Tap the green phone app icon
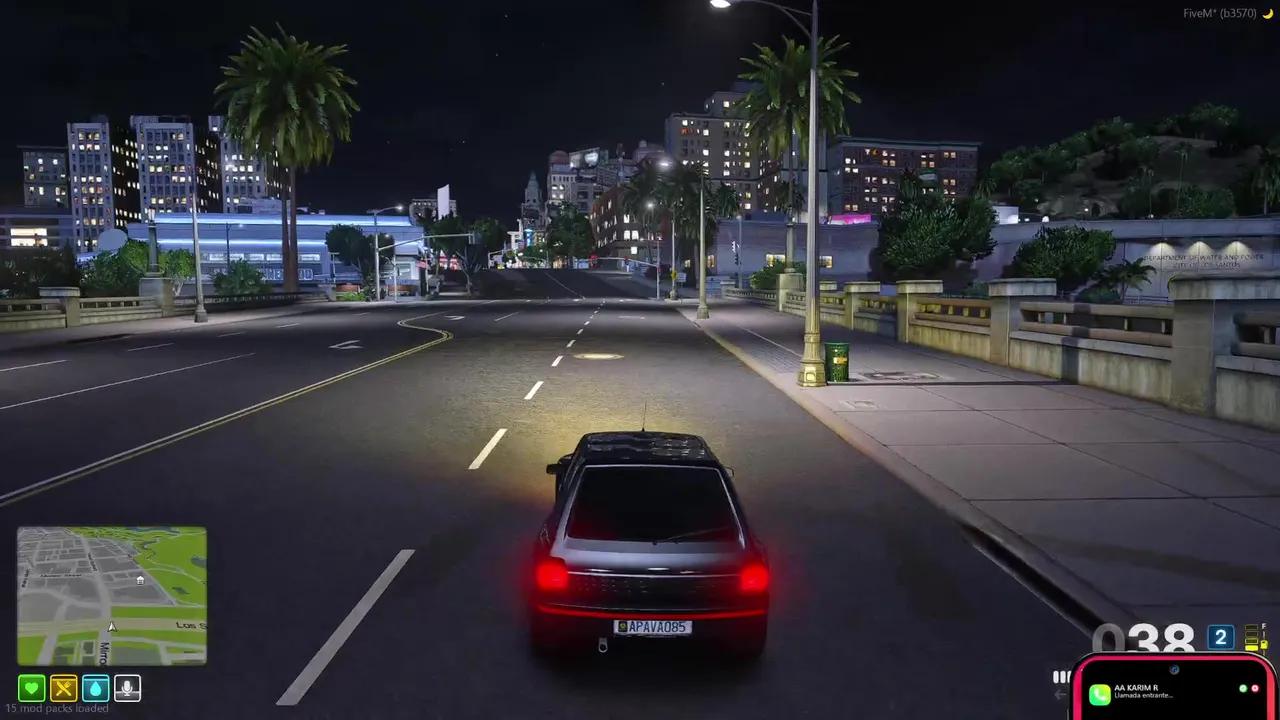This screenshot has width=1280, height=720. pos(1099,693)
